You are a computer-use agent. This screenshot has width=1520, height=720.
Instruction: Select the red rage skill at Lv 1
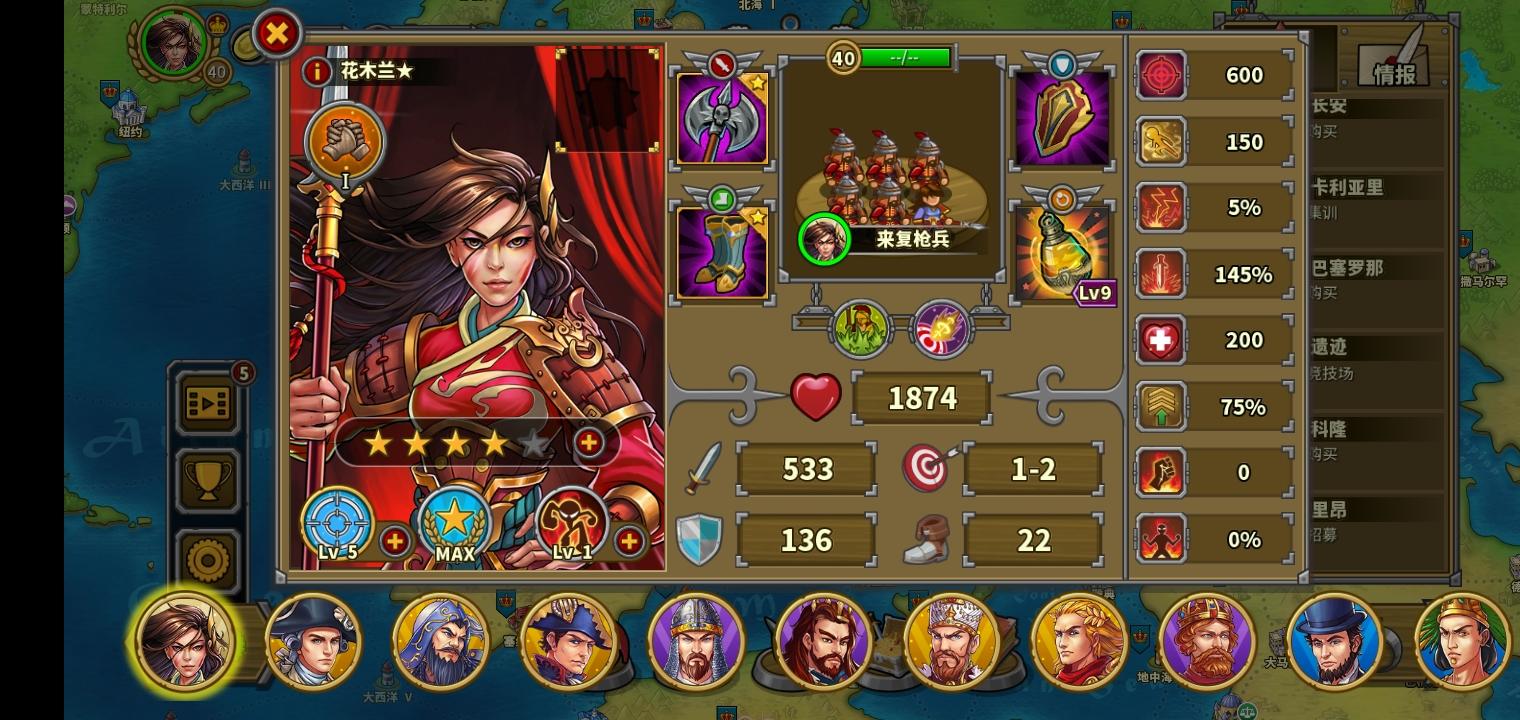click(x=572, y=522)
